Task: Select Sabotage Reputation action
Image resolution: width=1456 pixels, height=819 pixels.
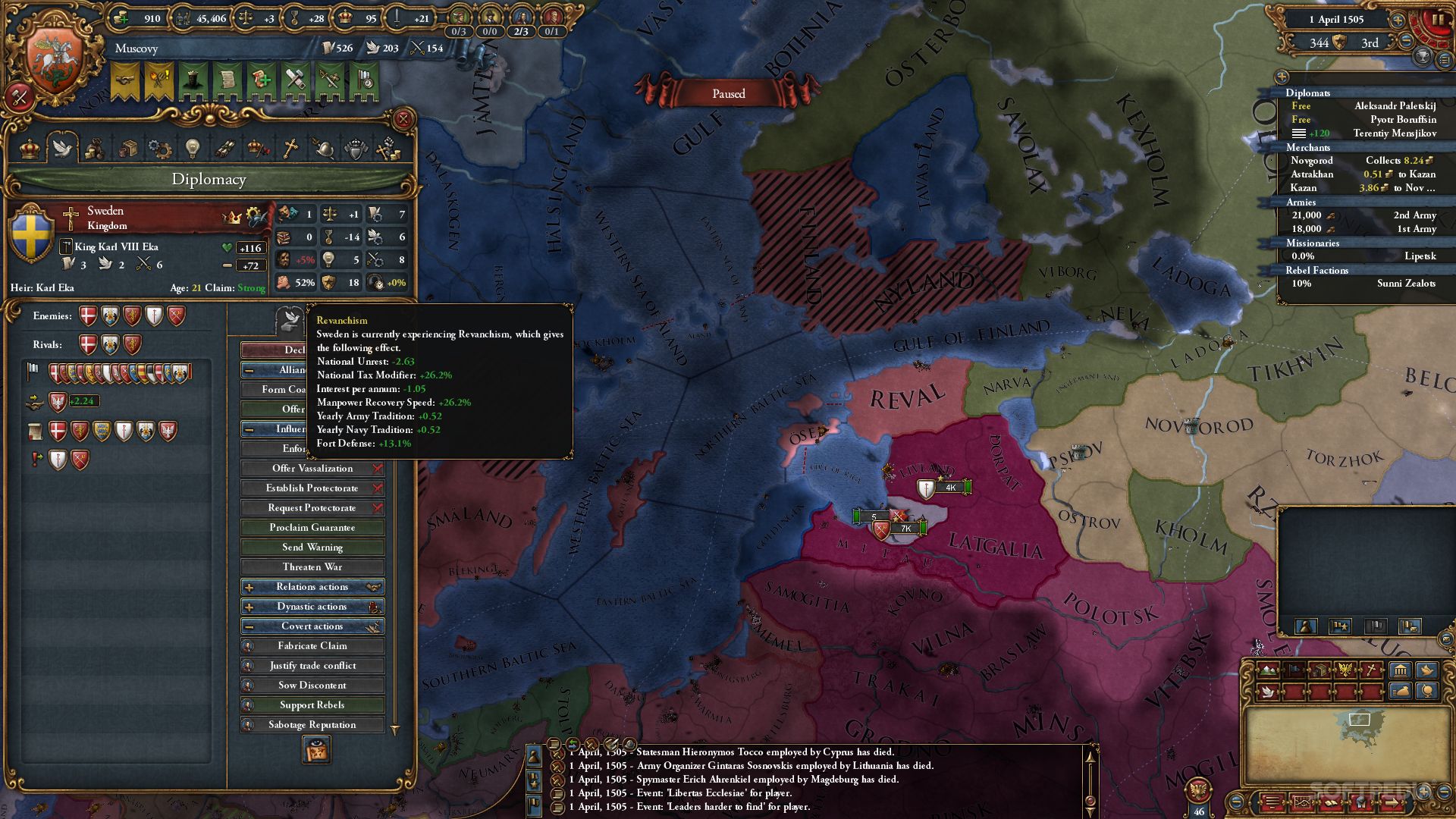Action: [312, 725]
